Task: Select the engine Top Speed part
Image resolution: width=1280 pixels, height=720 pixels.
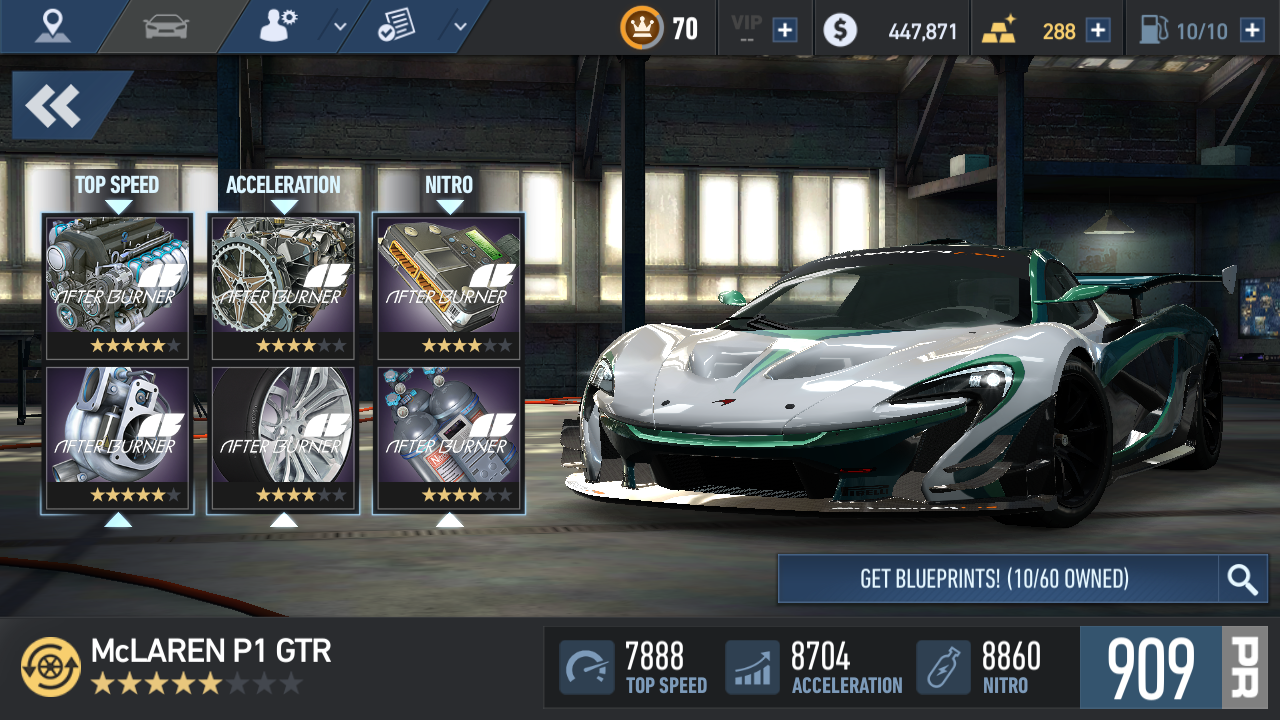Action: pyautogui.click(x=118, y=285)
